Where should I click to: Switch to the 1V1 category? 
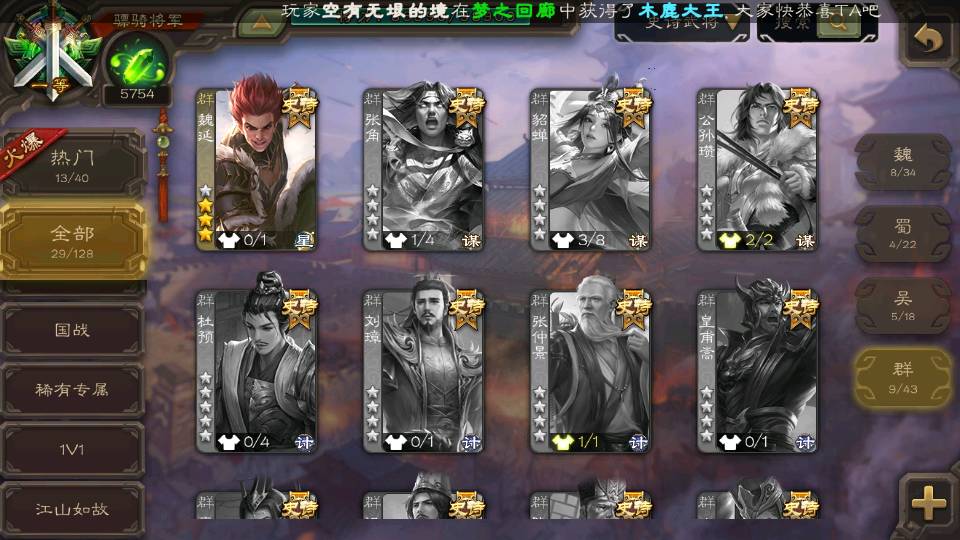pos(73,449)
